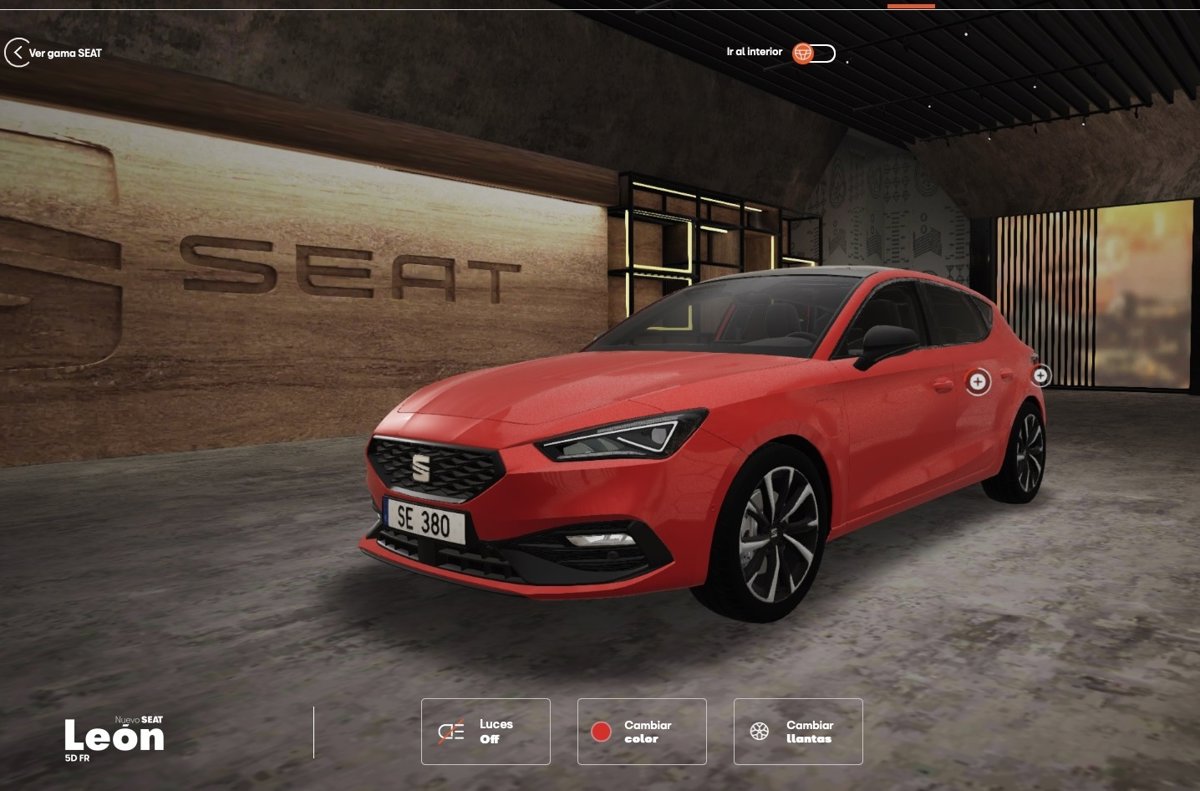Image resolution: width=1200 pixels, height=791 pixels.
Task: Open the Cambiar color option
Action: point(642,731)
